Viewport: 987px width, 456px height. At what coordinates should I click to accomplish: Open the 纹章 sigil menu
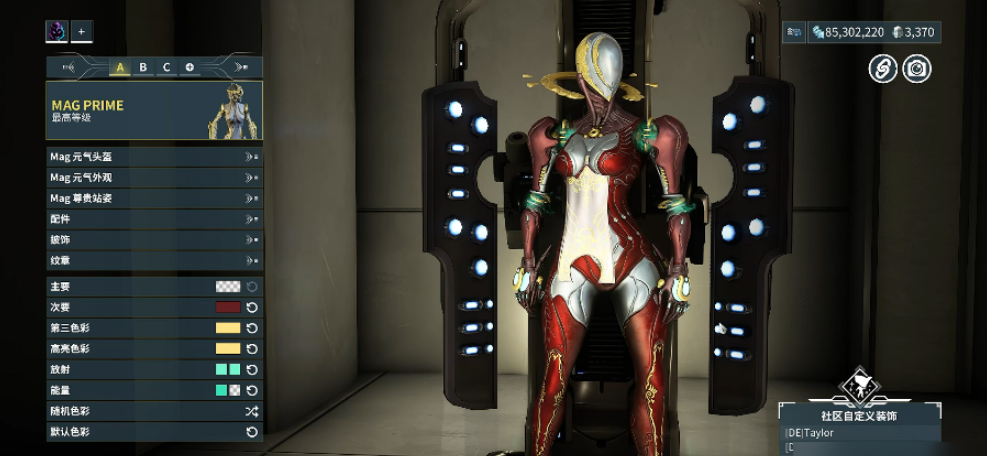point(154,260)
